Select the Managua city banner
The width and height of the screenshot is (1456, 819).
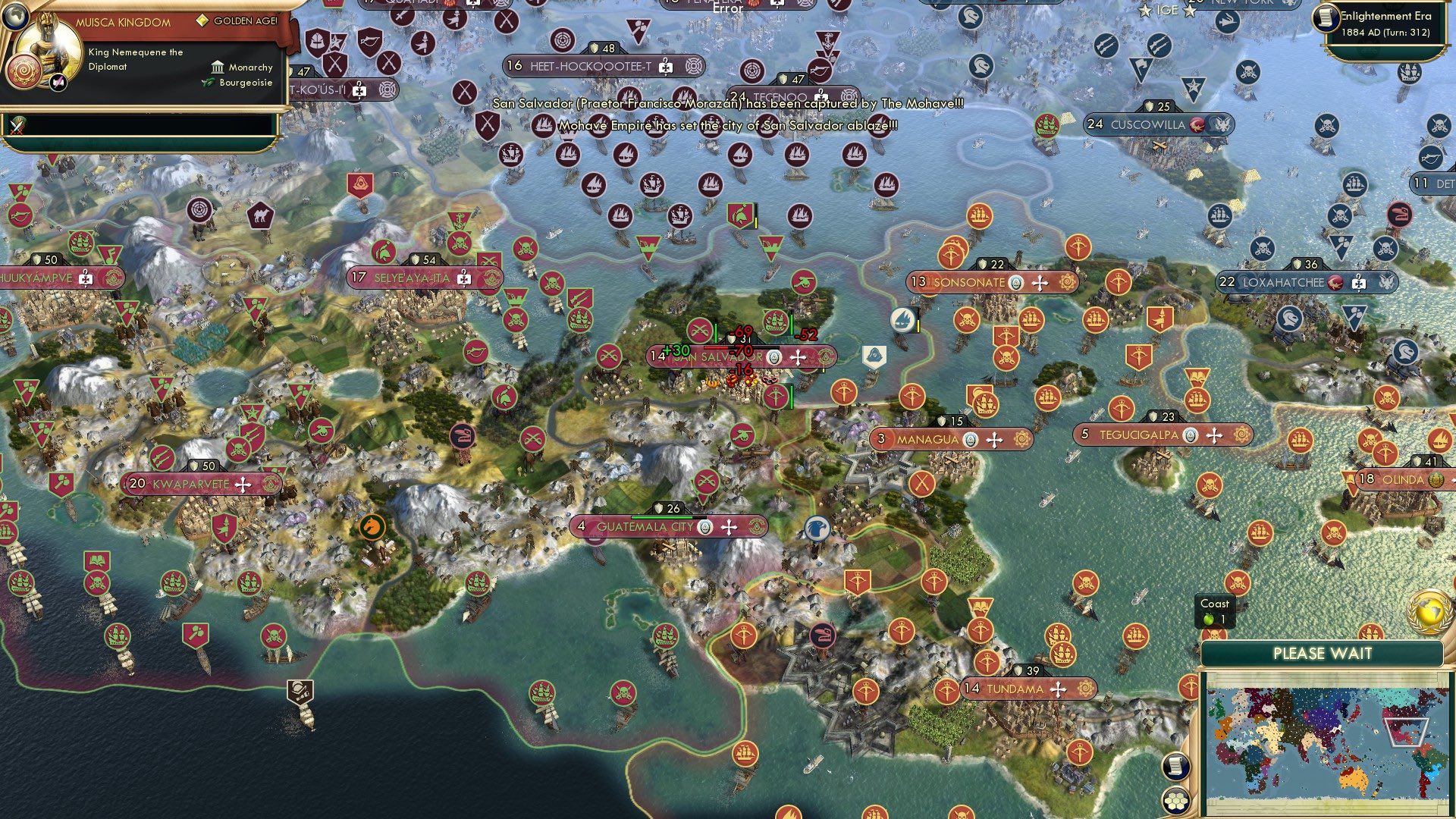[927, 439]
